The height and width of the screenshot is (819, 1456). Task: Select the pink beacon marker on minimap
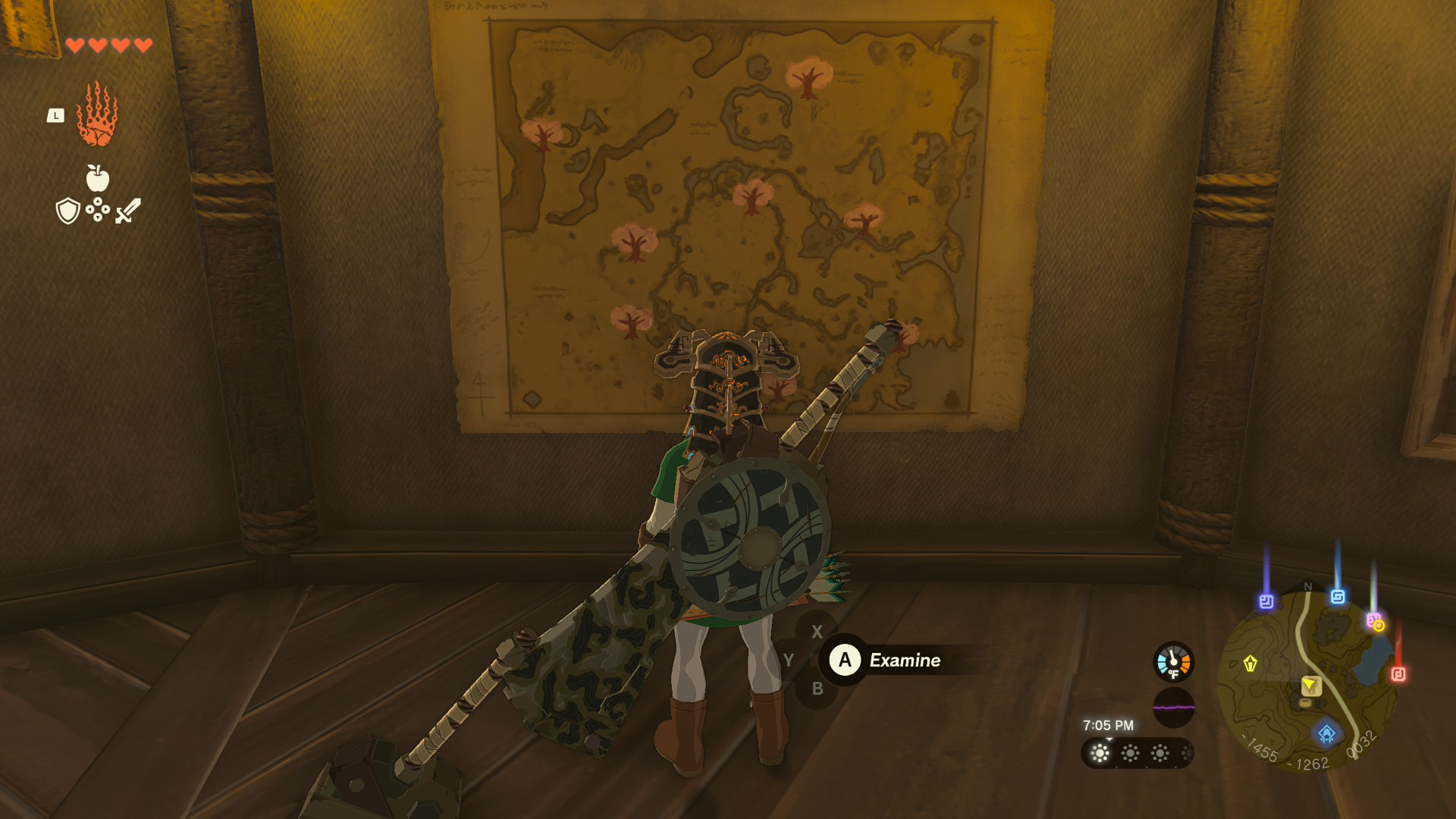(x=1373, y=620)
